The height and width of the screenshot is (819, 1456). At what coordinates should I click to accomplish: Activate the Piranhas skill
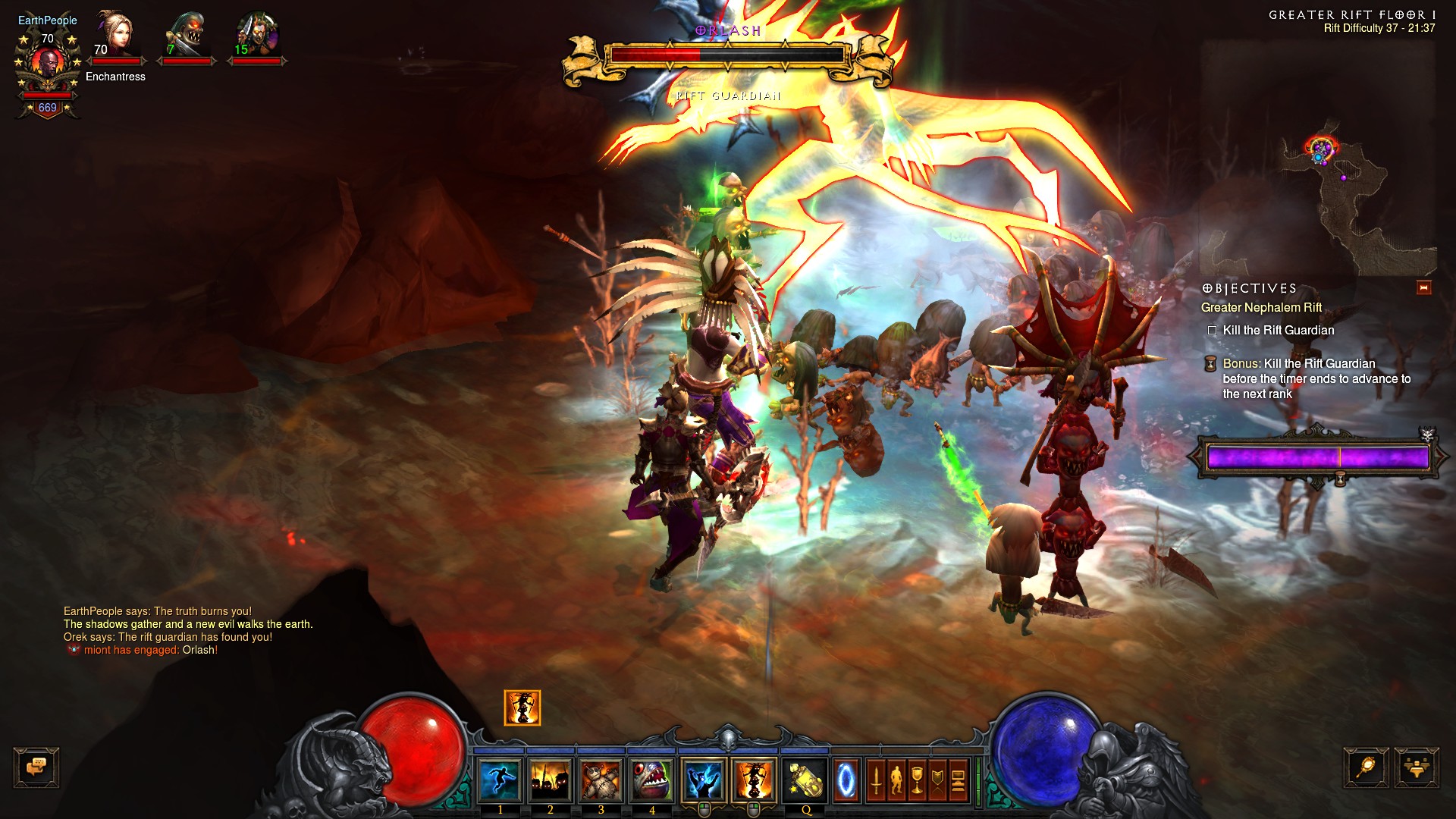pyautogui.click(x=652, y=779)
